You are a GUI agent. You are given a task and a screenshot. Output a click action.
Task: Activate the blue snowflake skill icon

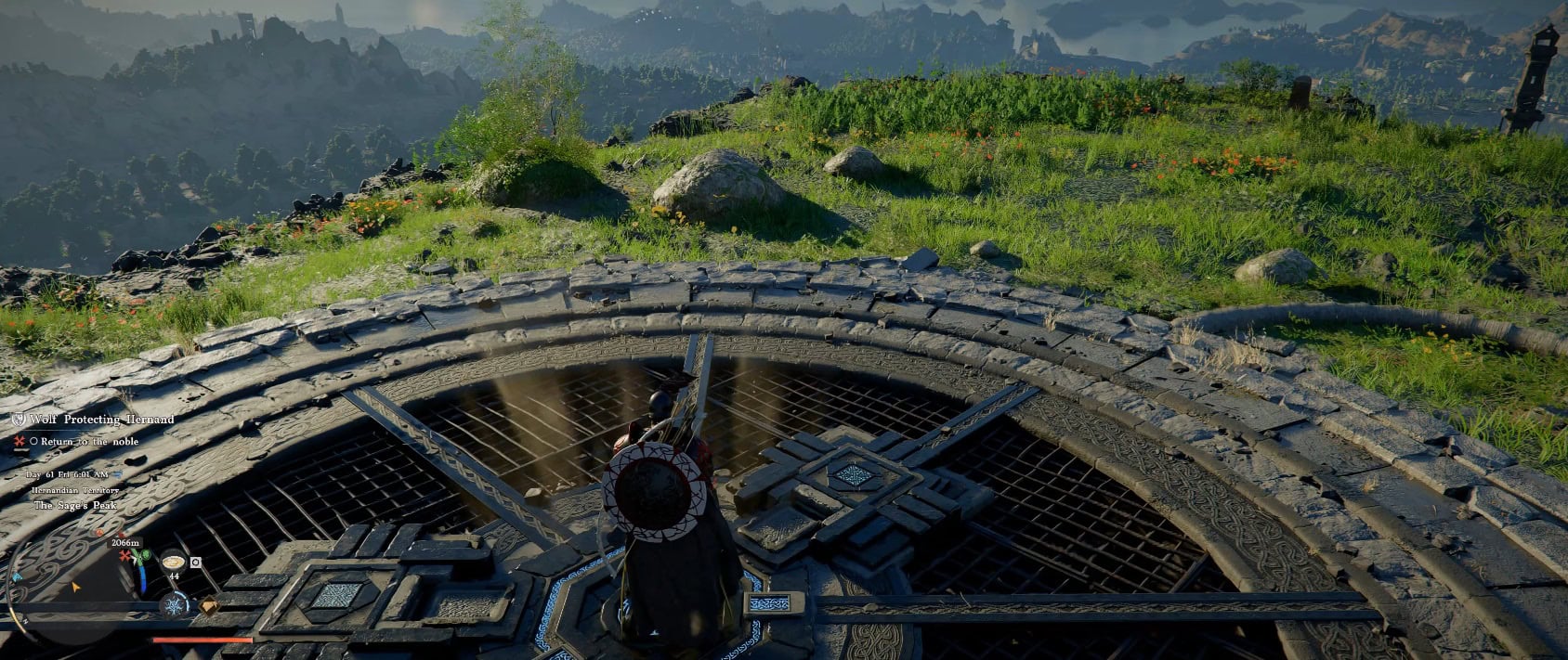(175, 605)
